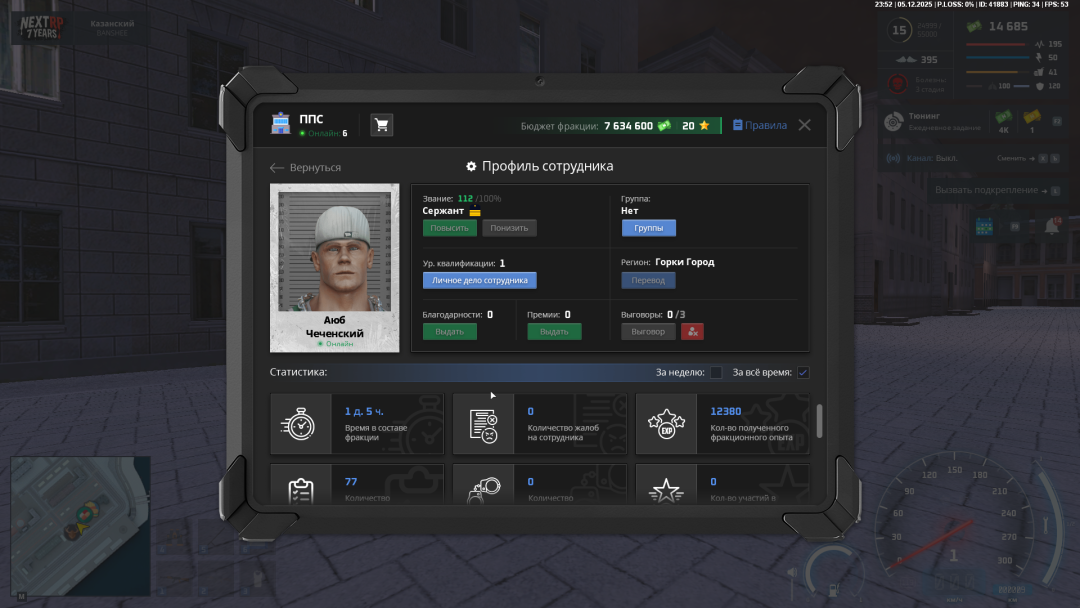
Task: Click the statistics list scrollbar
Action: [x=820, y=420]
